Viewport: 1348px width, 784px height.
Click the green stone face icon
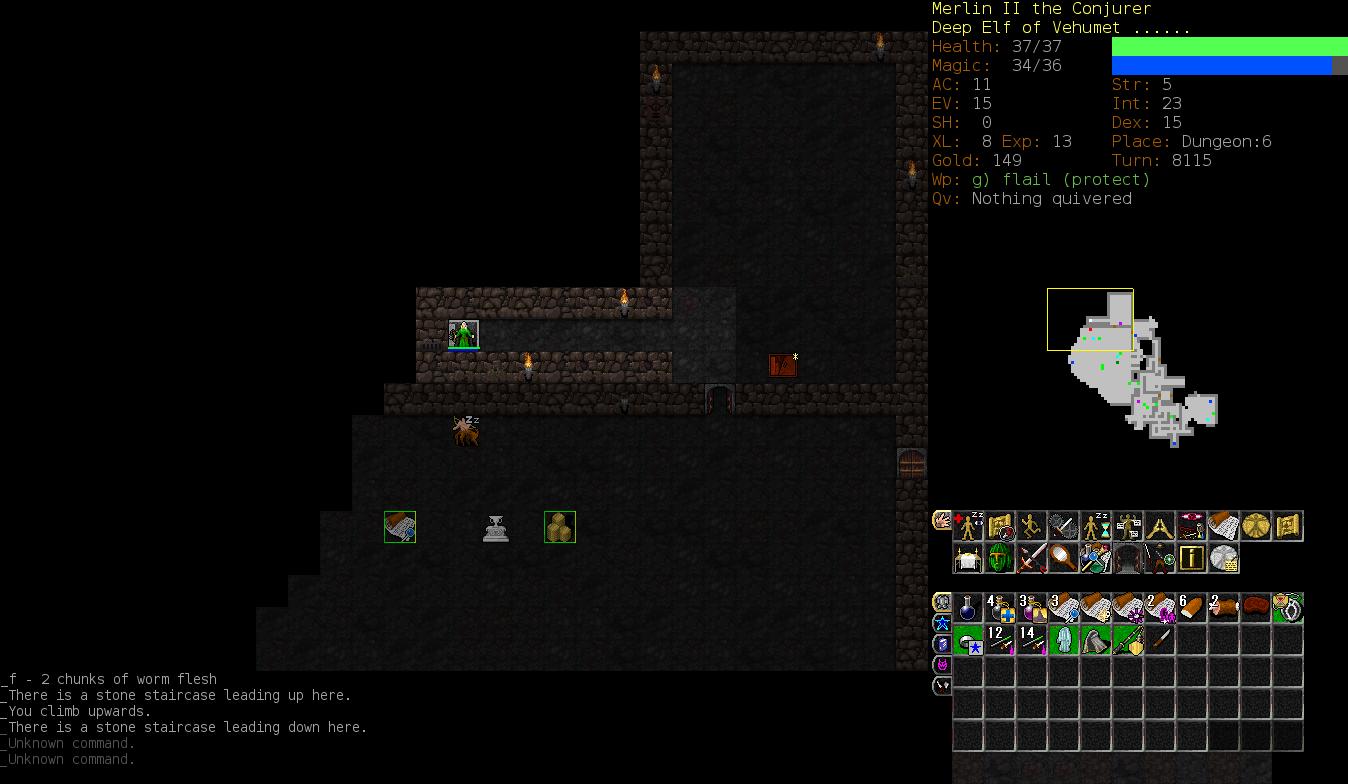[1000, 558]
